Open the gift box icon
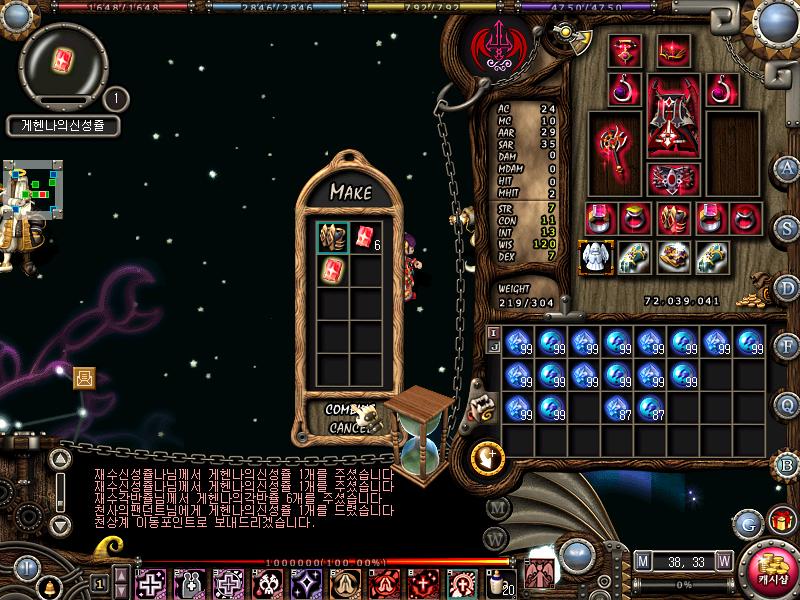This screenshot has width=800, height=600. click(781, 521)
